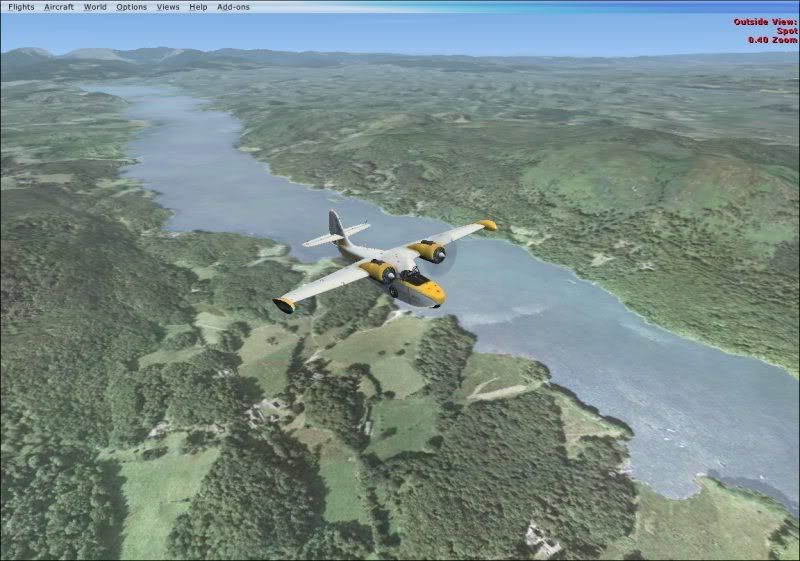Screen dimensions: 800x561
Task: Click the Help menu
Action: [198, 7]
